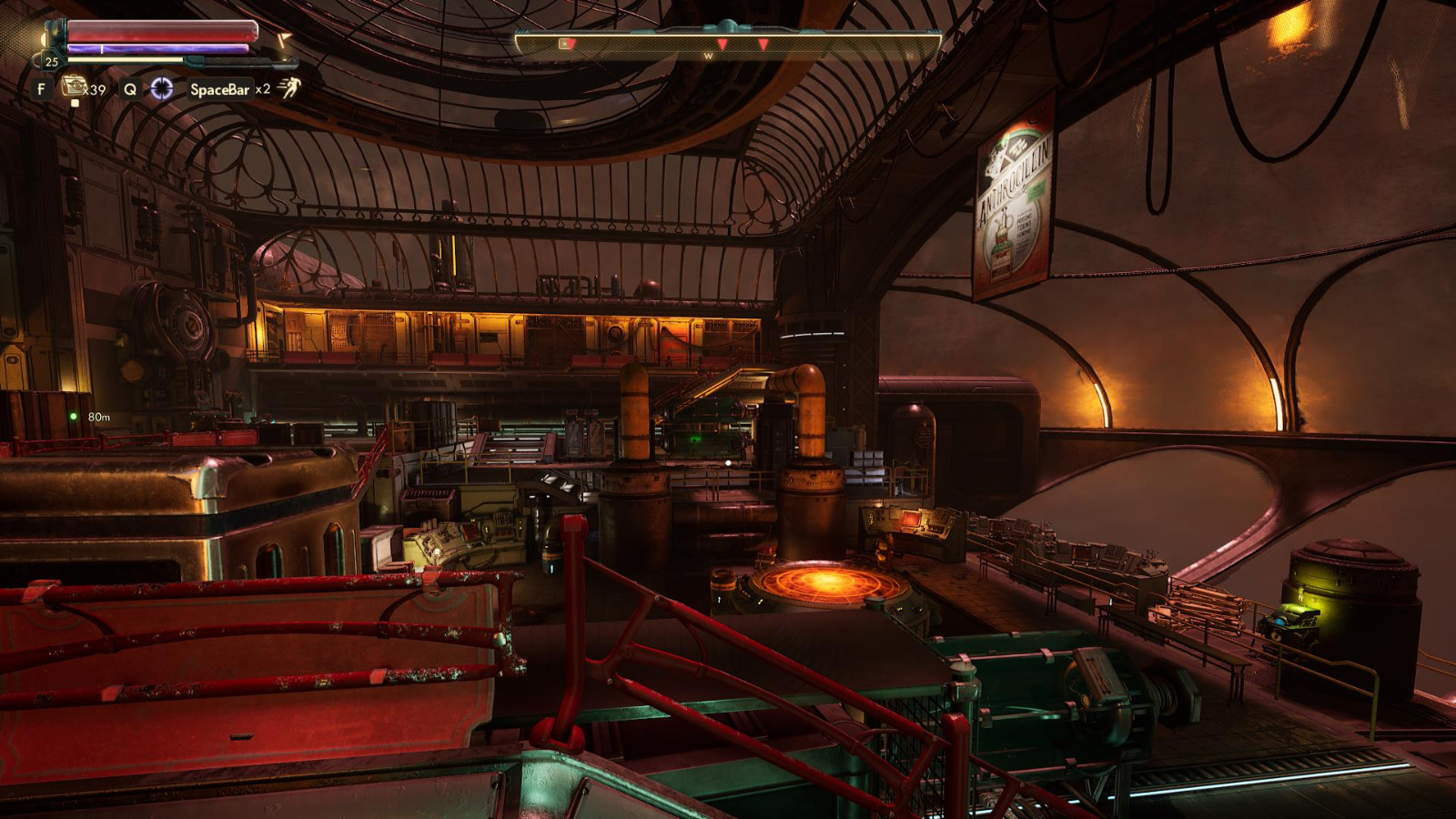
Task: Click the small white flag icon beside the weapon
Action: point(283,38)
